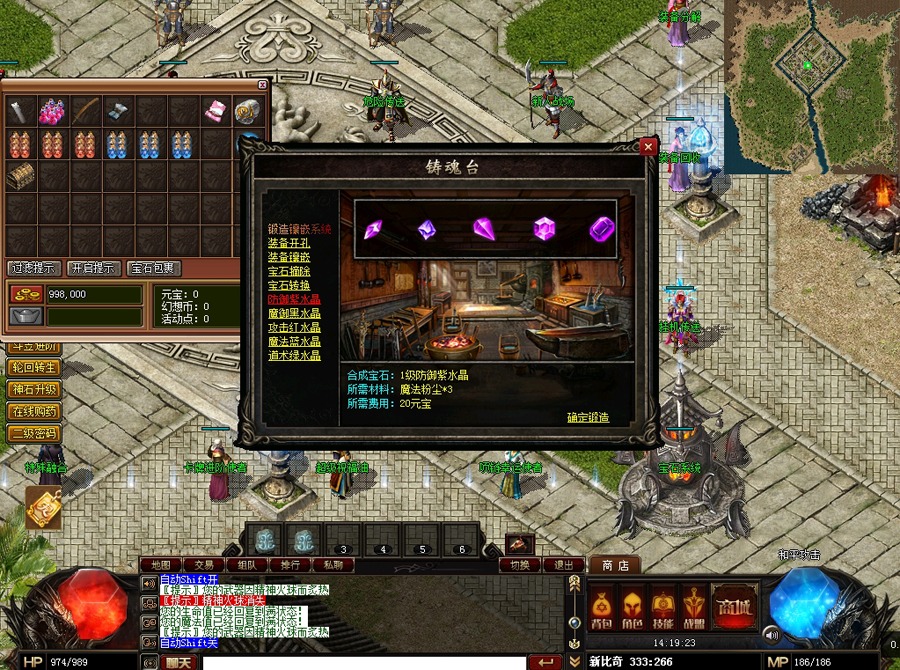
Task: Close the 铸魂台 forging window
Action: [x=648, y=146]
